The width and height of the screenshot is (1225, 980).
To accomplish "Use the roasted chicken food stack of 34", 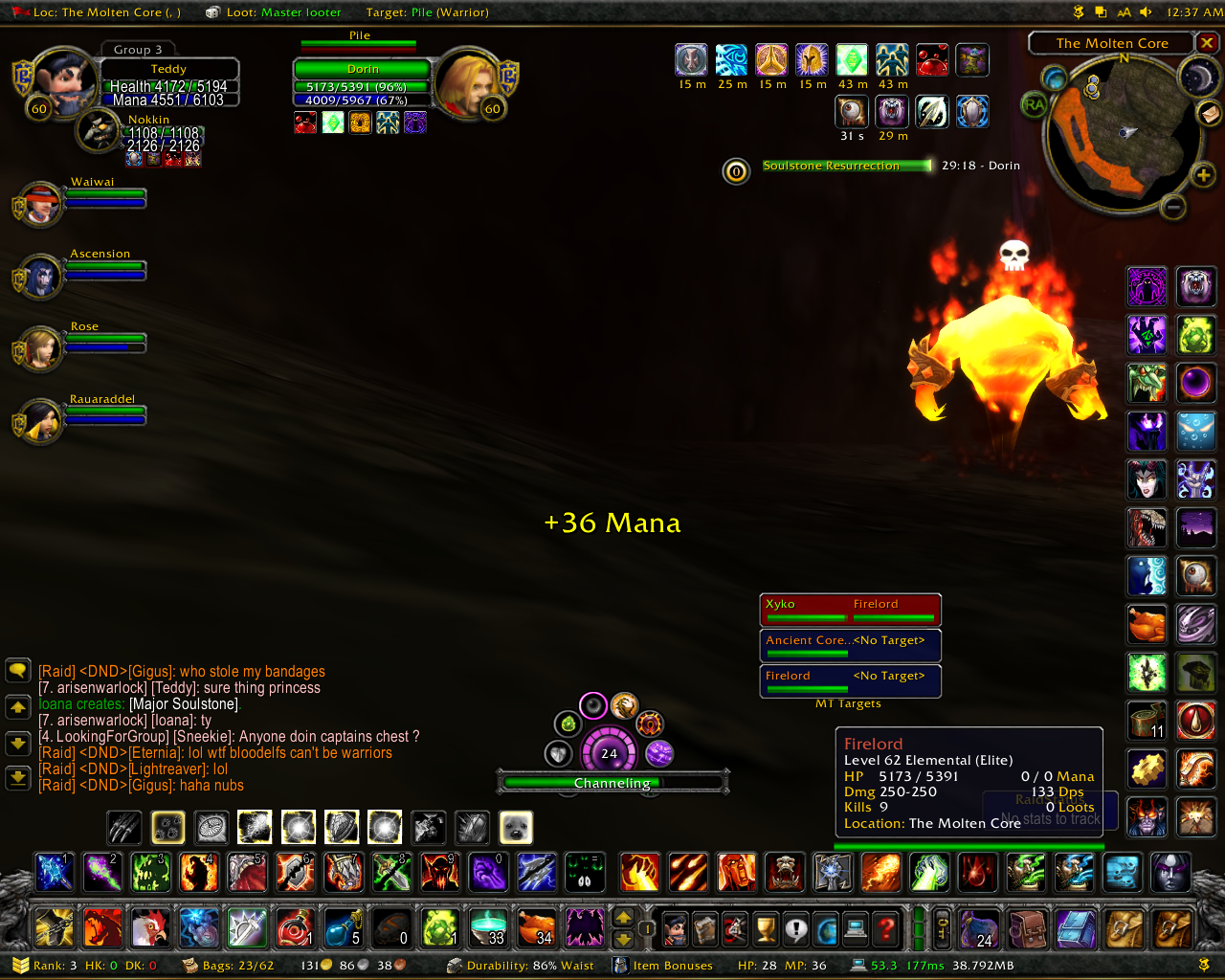I will click(x=536, y=926).
